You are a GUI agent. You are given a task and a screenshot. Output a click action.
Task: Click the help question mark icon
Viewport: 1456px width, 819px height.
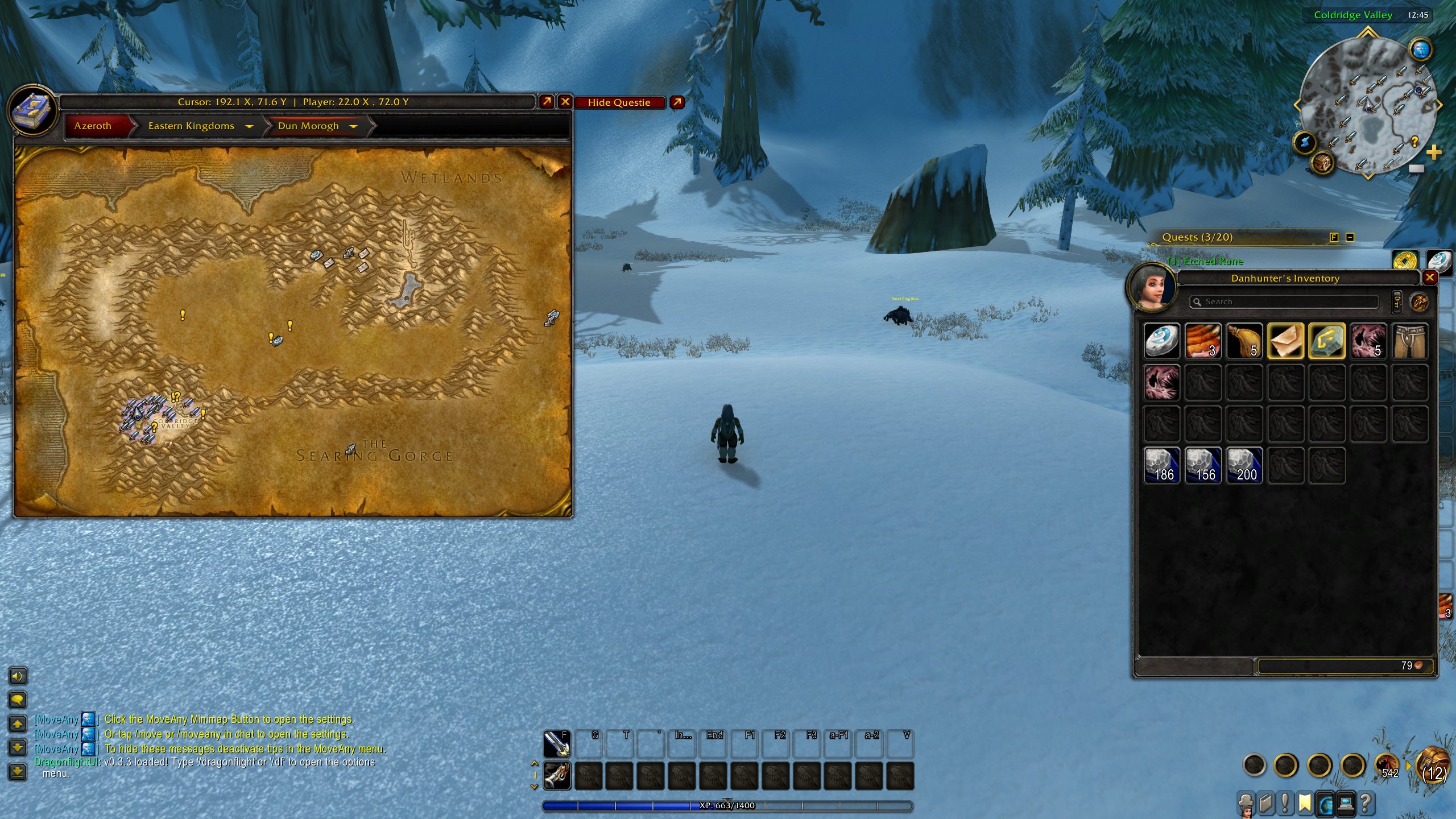[1367, 803]
